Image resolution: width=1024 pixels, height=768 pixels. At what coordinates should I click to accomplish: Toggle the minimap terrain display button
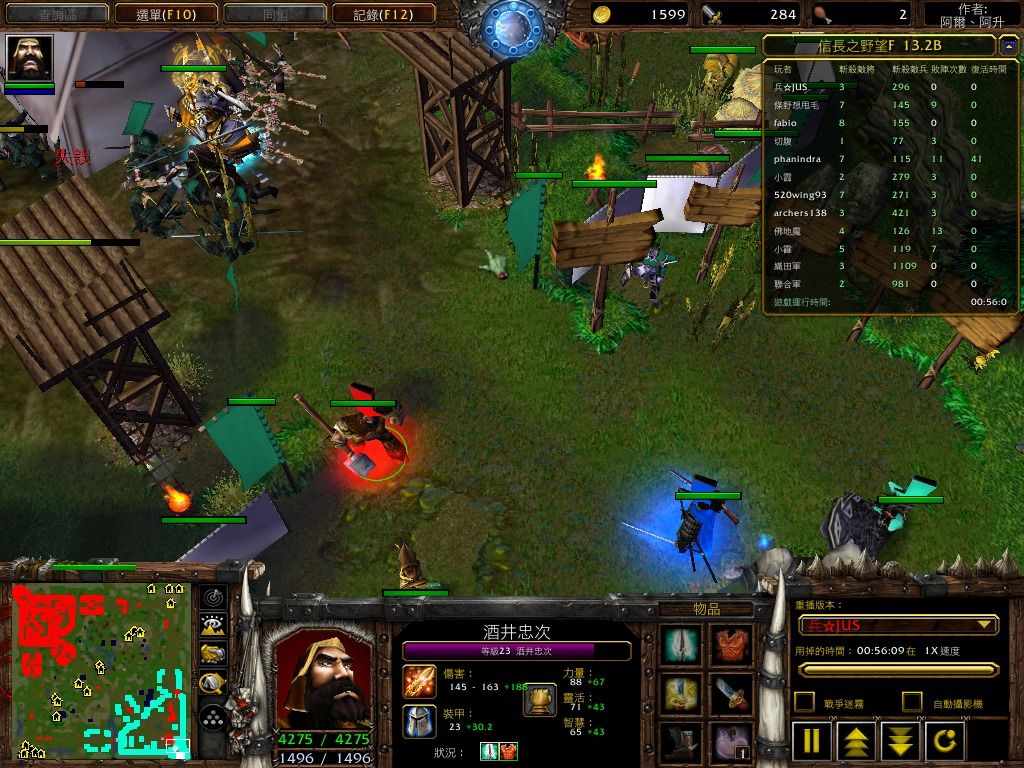212,627
